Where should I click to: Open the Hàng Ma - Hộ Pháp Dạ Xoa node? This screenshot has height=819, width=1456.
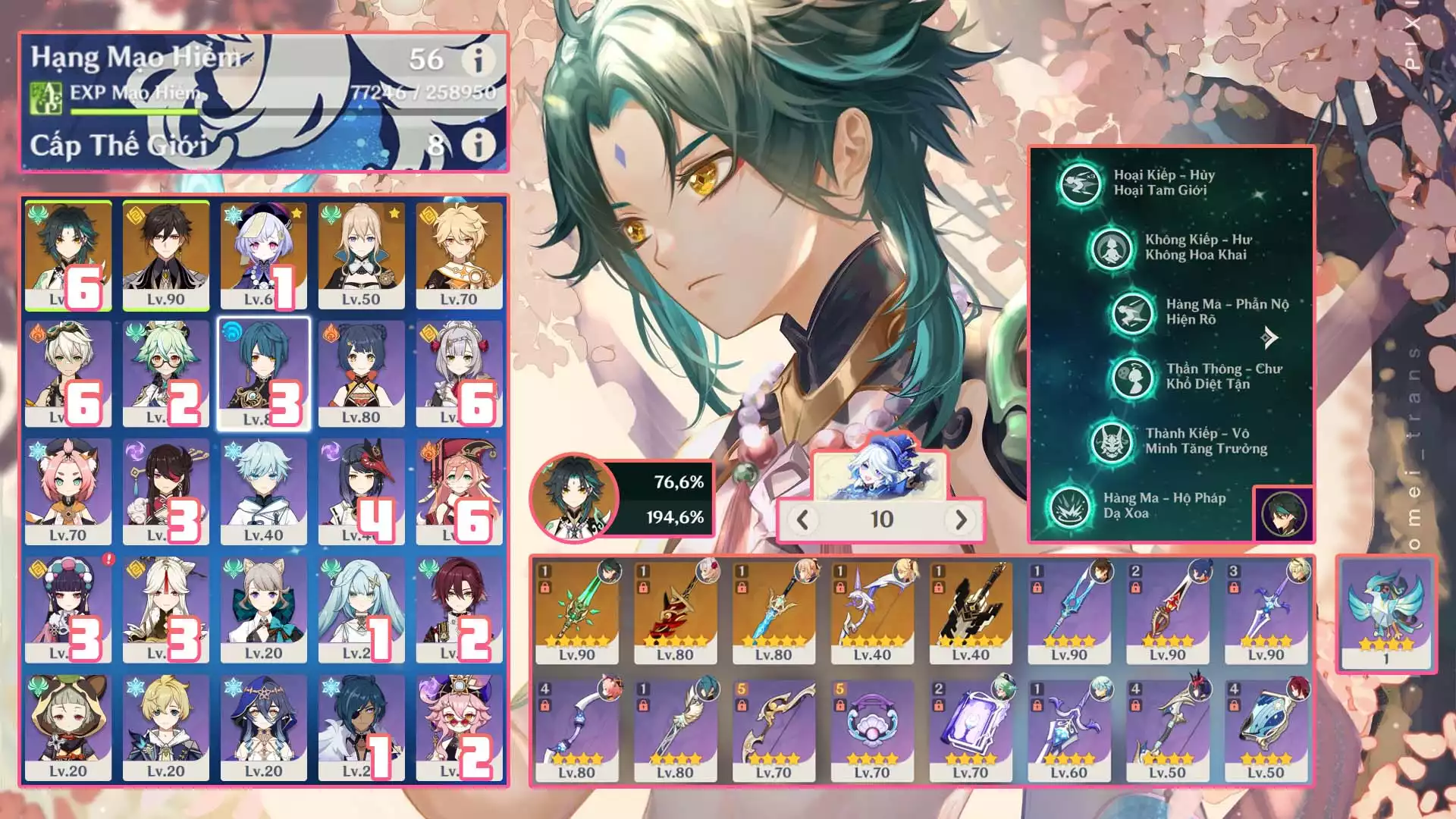point(1070,506)
